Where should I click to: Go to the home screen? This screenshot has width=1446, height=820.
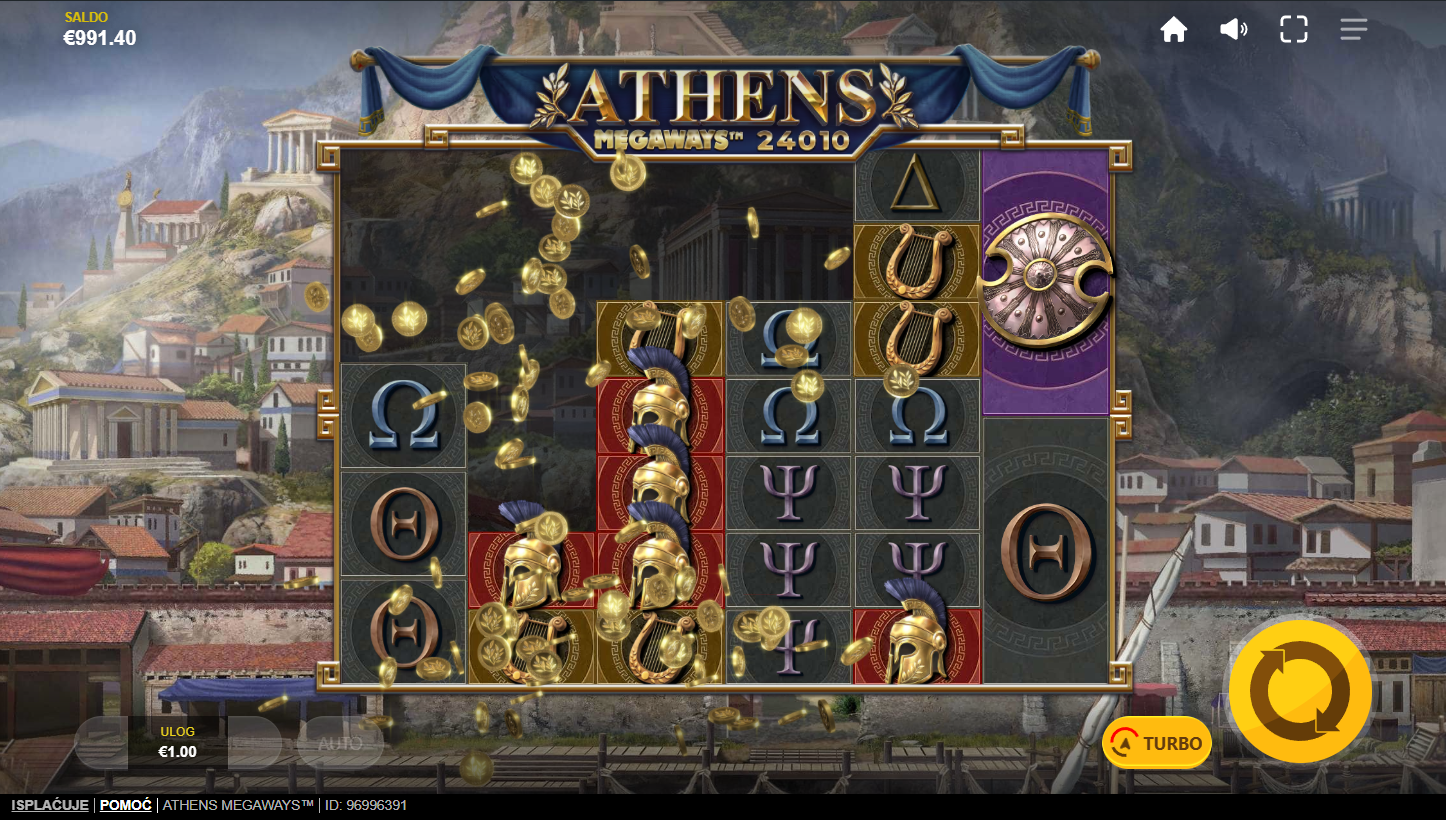(1173, 30)
